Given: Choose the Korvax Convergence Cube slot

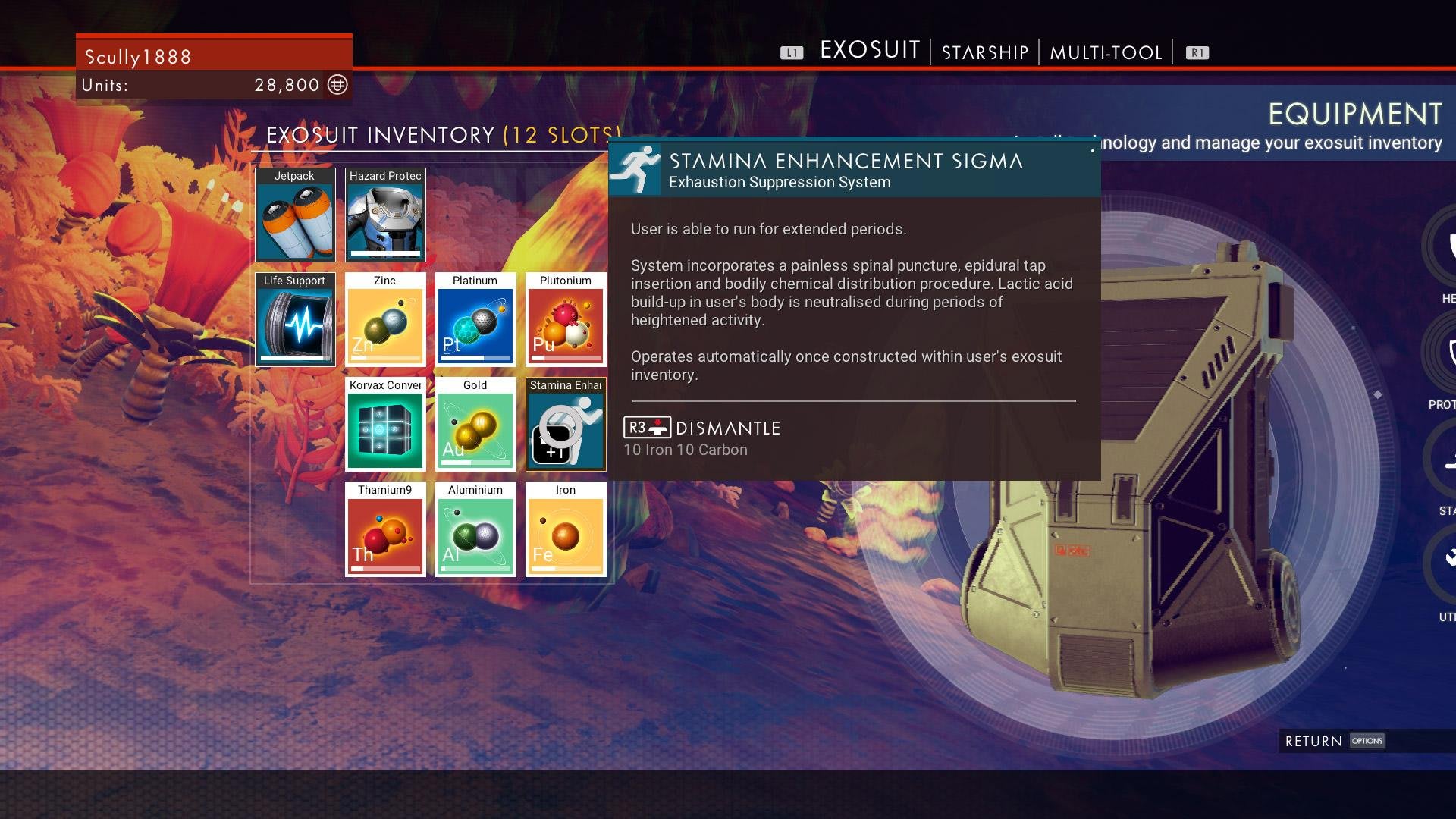Looking at the screenshot, I should click(385, 425).
